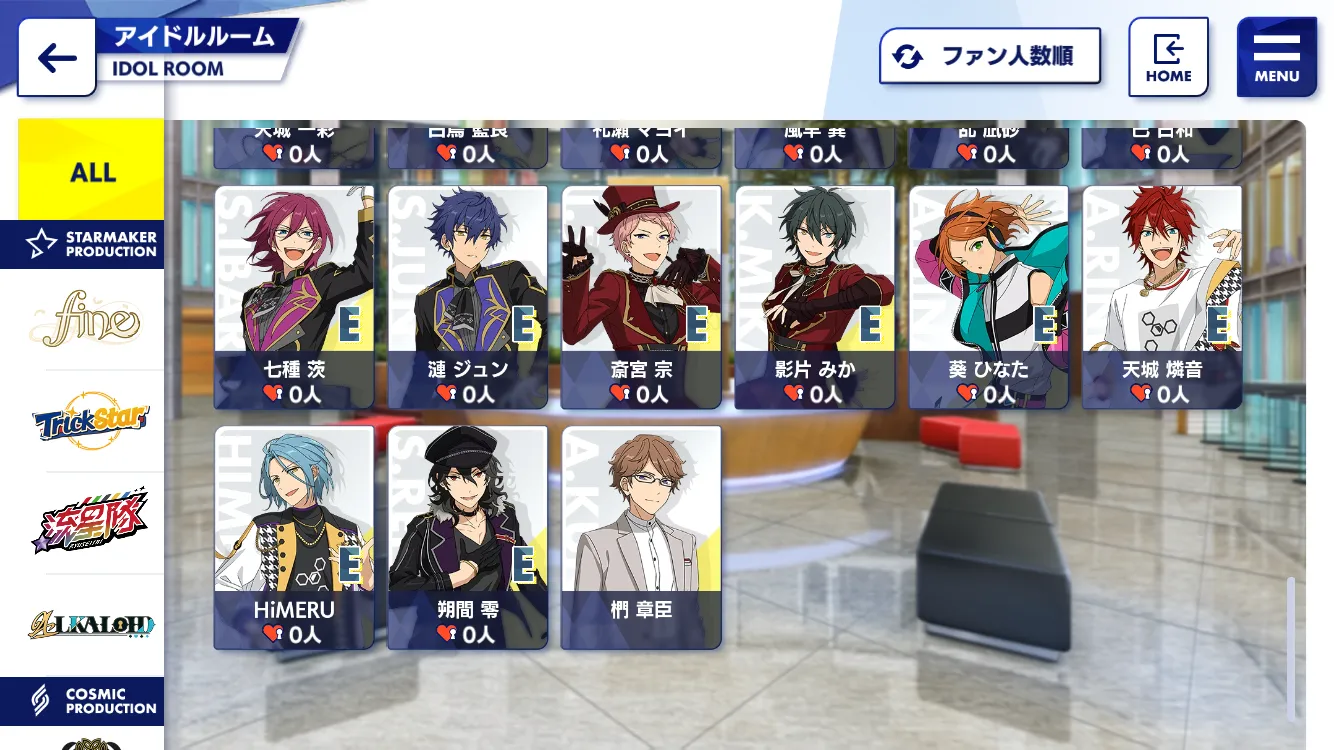This screenshot has height=750, width=1334.
Task: Choose the 朔間 零 idol card
Action: 467,537
